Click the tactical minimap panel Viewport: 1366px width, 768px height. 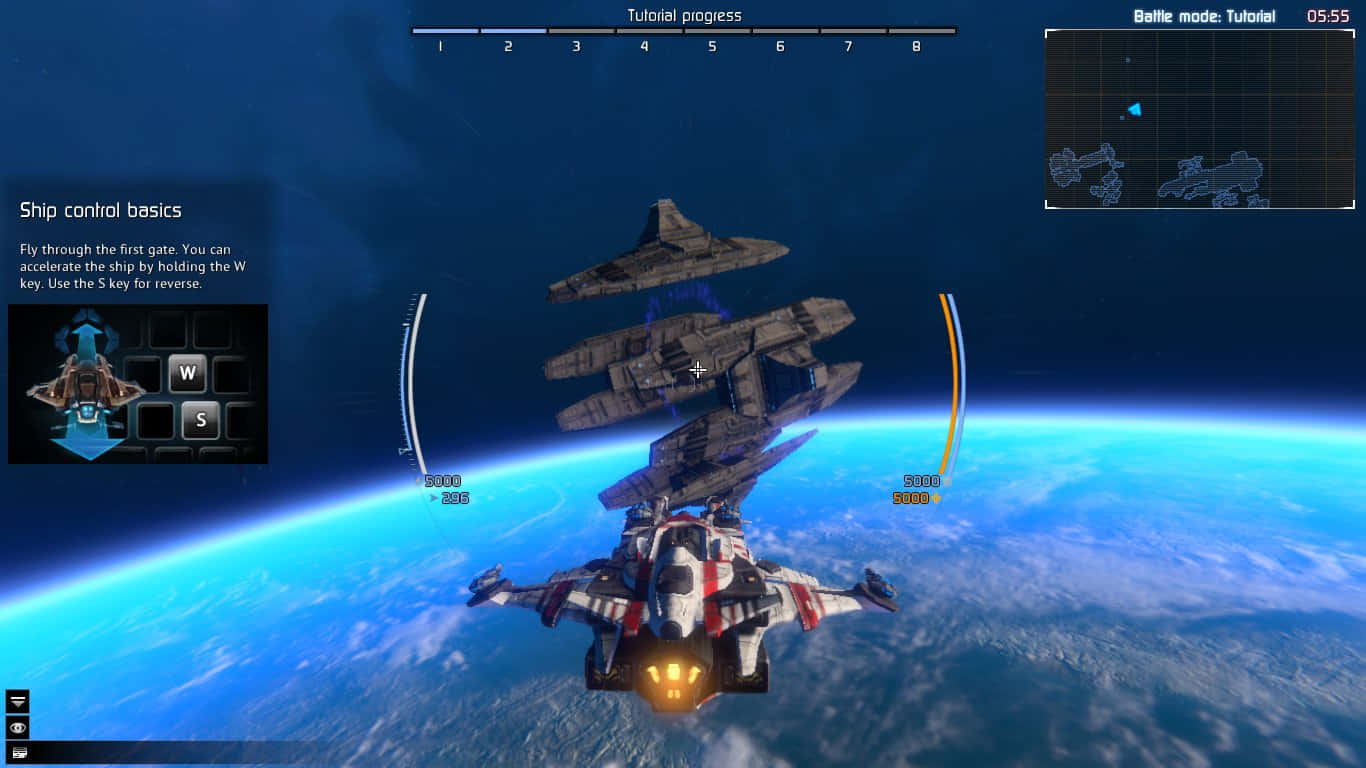pyautogui.click(x=1199, y=119)
